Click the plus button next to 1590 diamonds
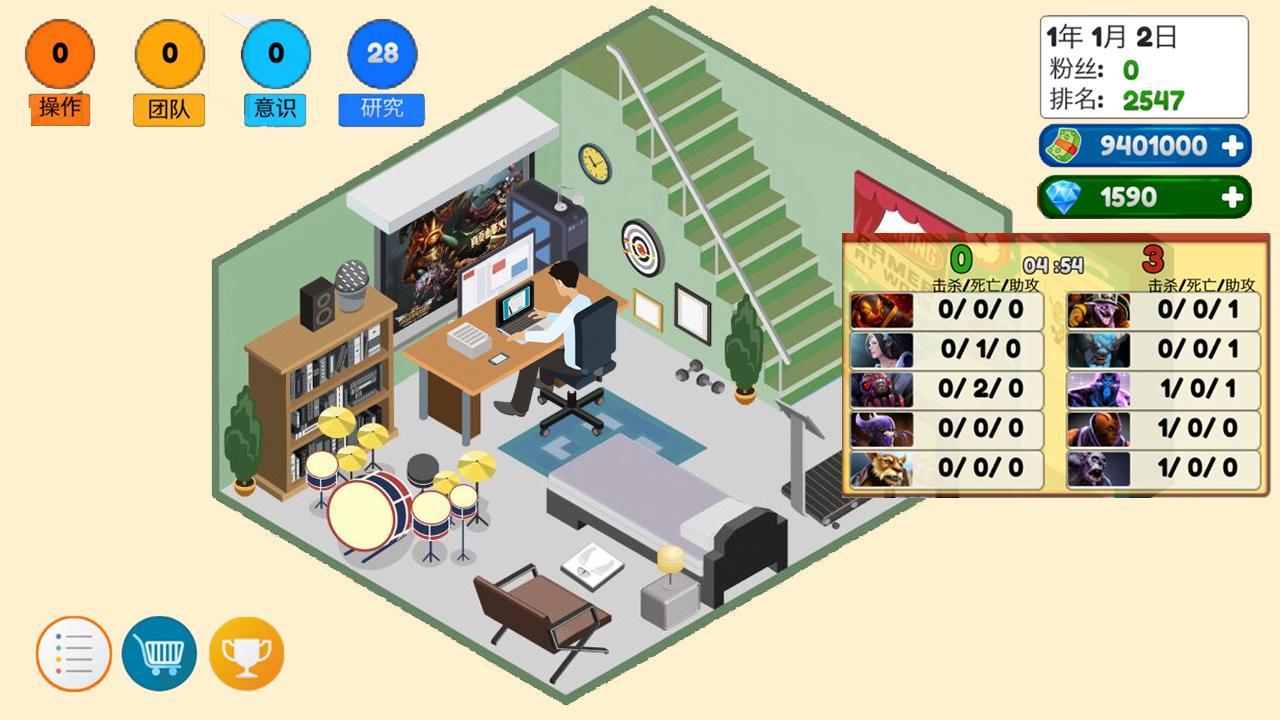 [1232, 197]
